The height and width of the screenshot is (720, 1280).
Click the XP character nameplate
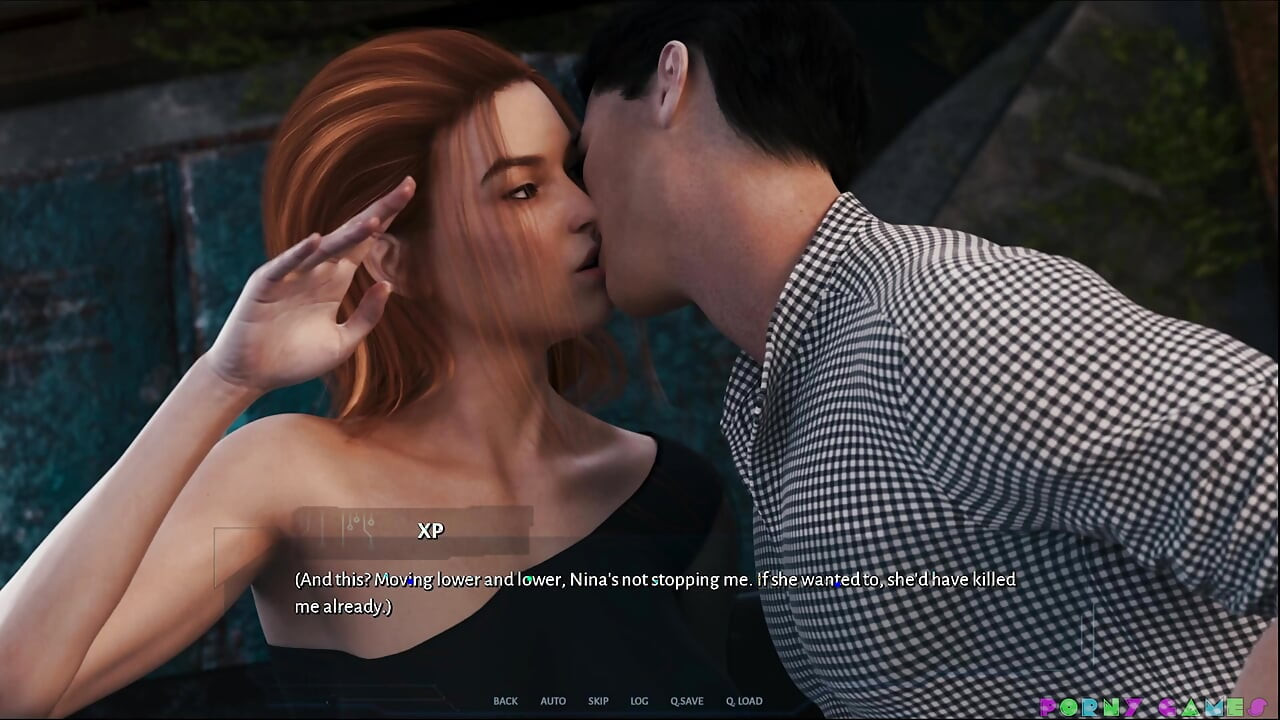coord(432,531)
